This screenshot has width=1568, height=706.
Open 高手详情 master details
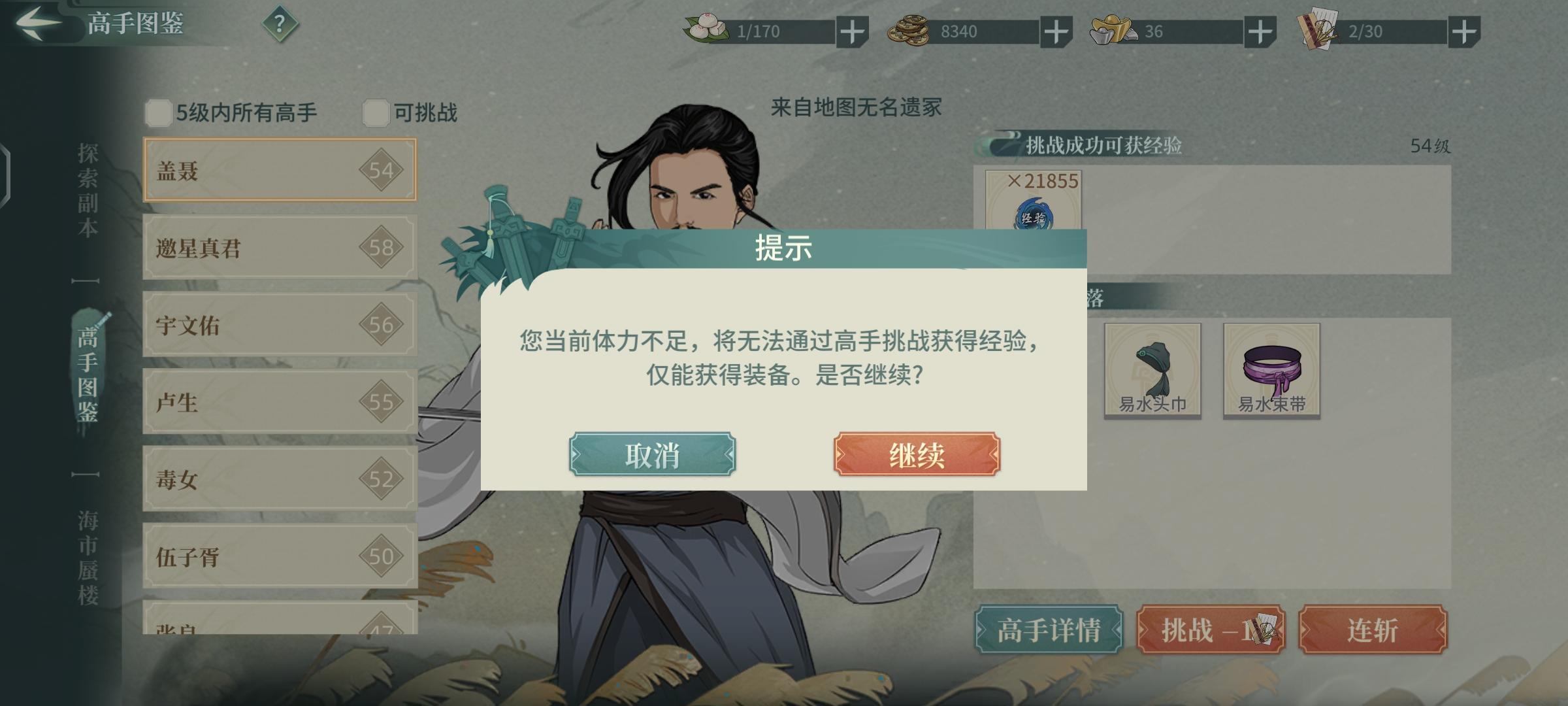[x=1048, y=630]
